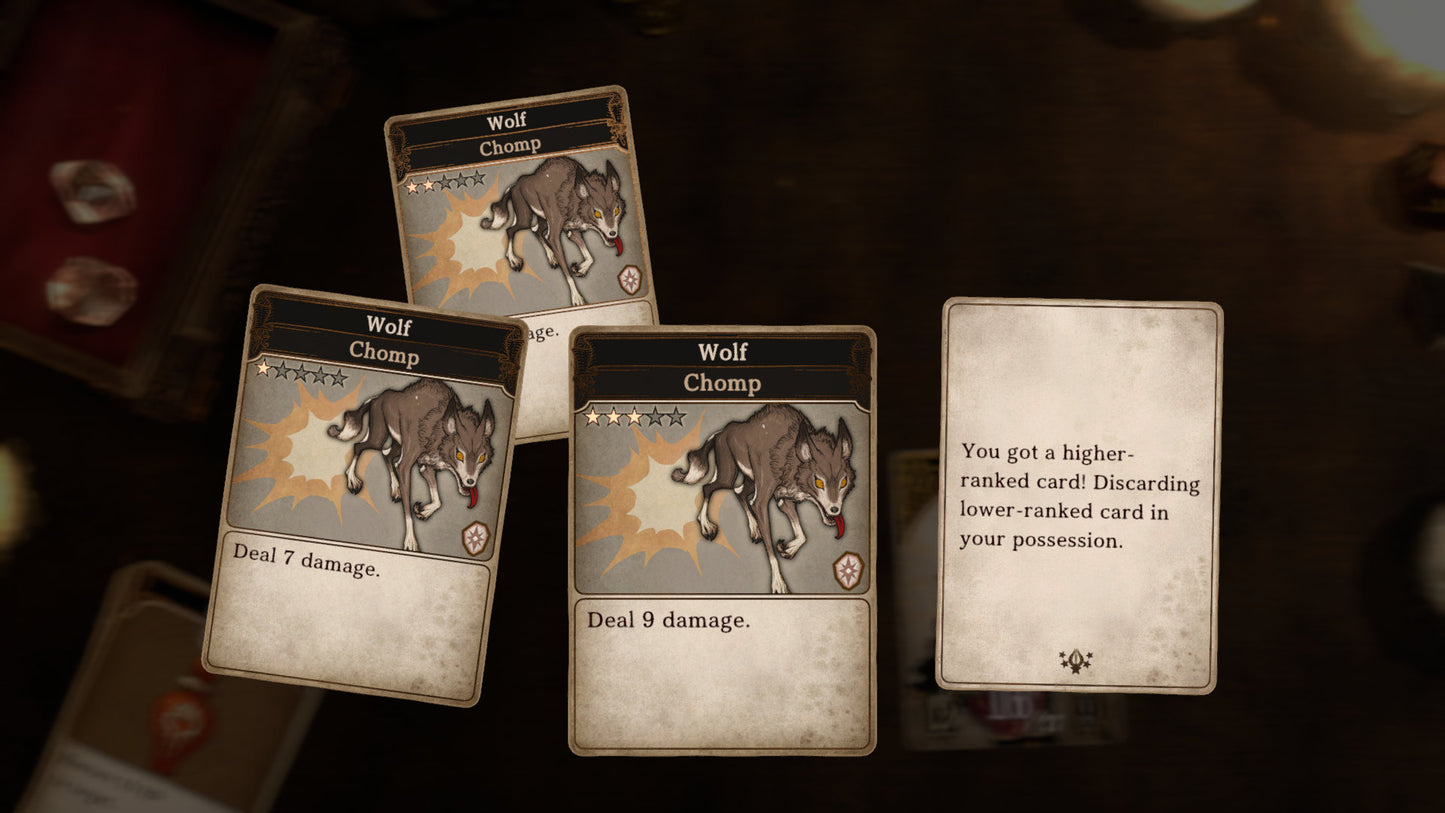
Task: Click the shield emblem on the topmost Wolf card
Action: [x=631, y=279]
